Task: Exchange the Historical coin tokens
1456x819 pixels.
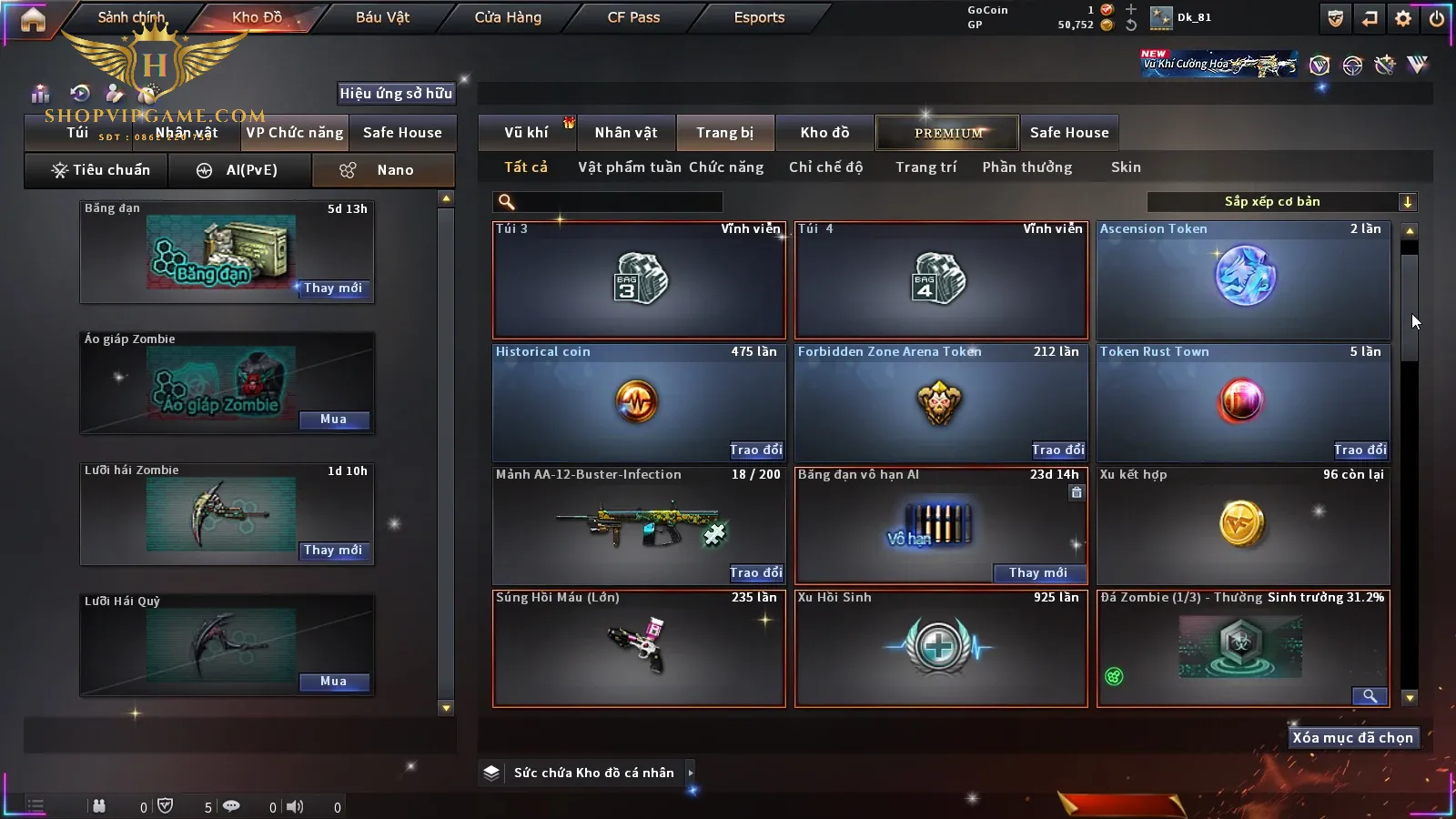Action: tap(755, 450)
